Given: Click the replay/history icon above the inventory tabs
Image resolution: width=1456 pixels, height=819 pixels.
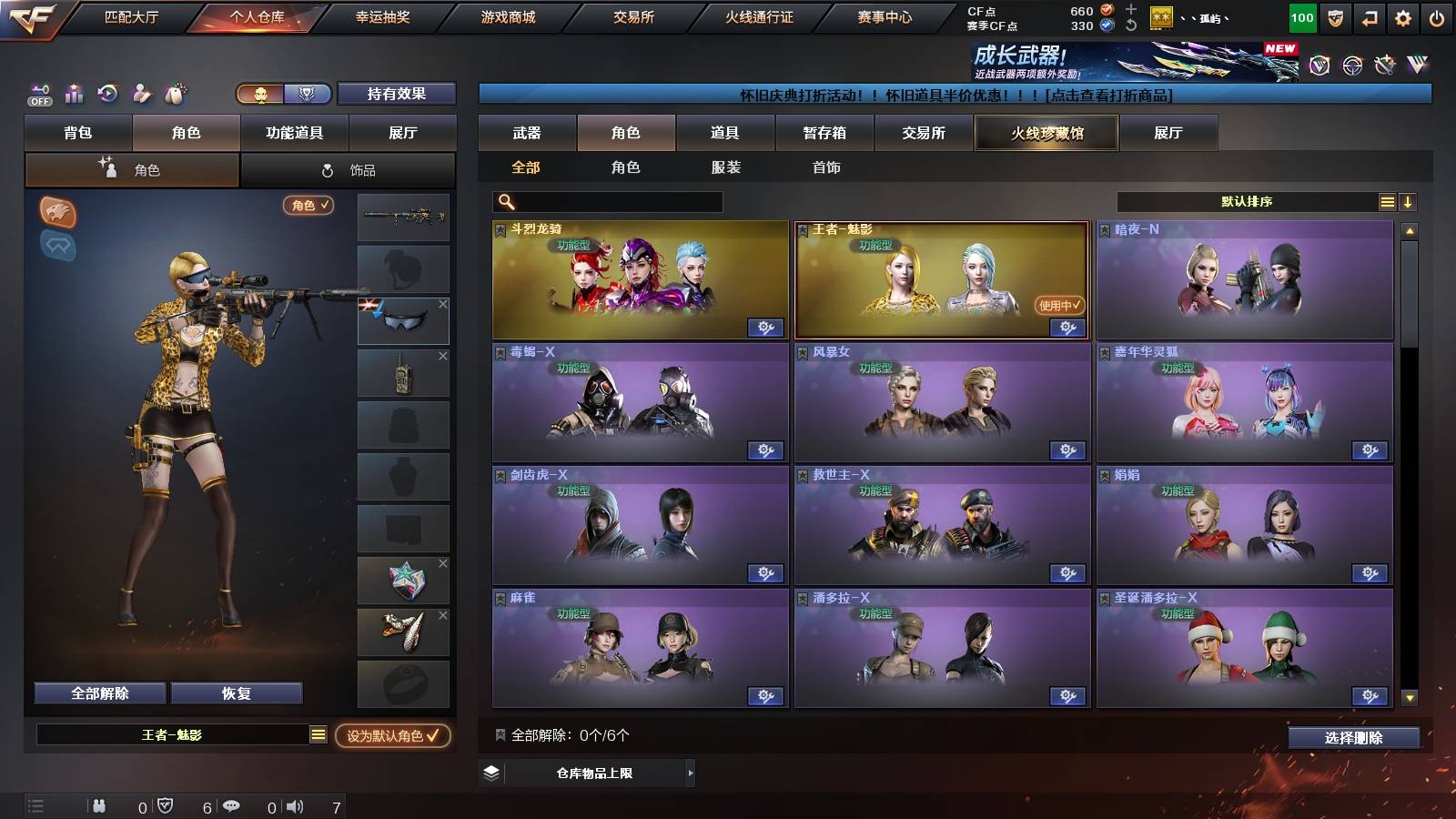Looking at the screenshot, I should coord(106,94).
